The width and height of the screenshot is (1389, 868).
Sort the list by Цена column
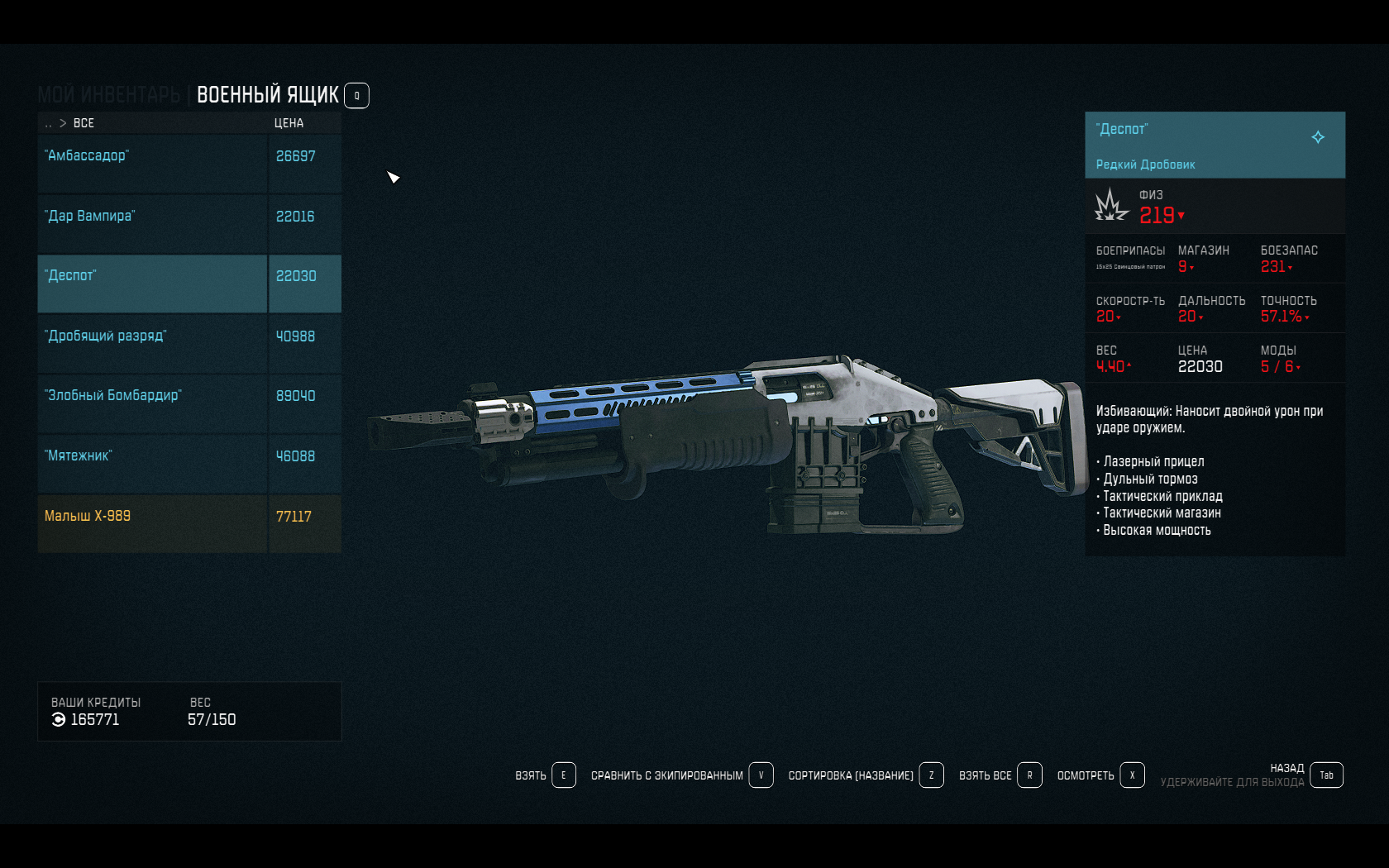(x=289, y=123)
